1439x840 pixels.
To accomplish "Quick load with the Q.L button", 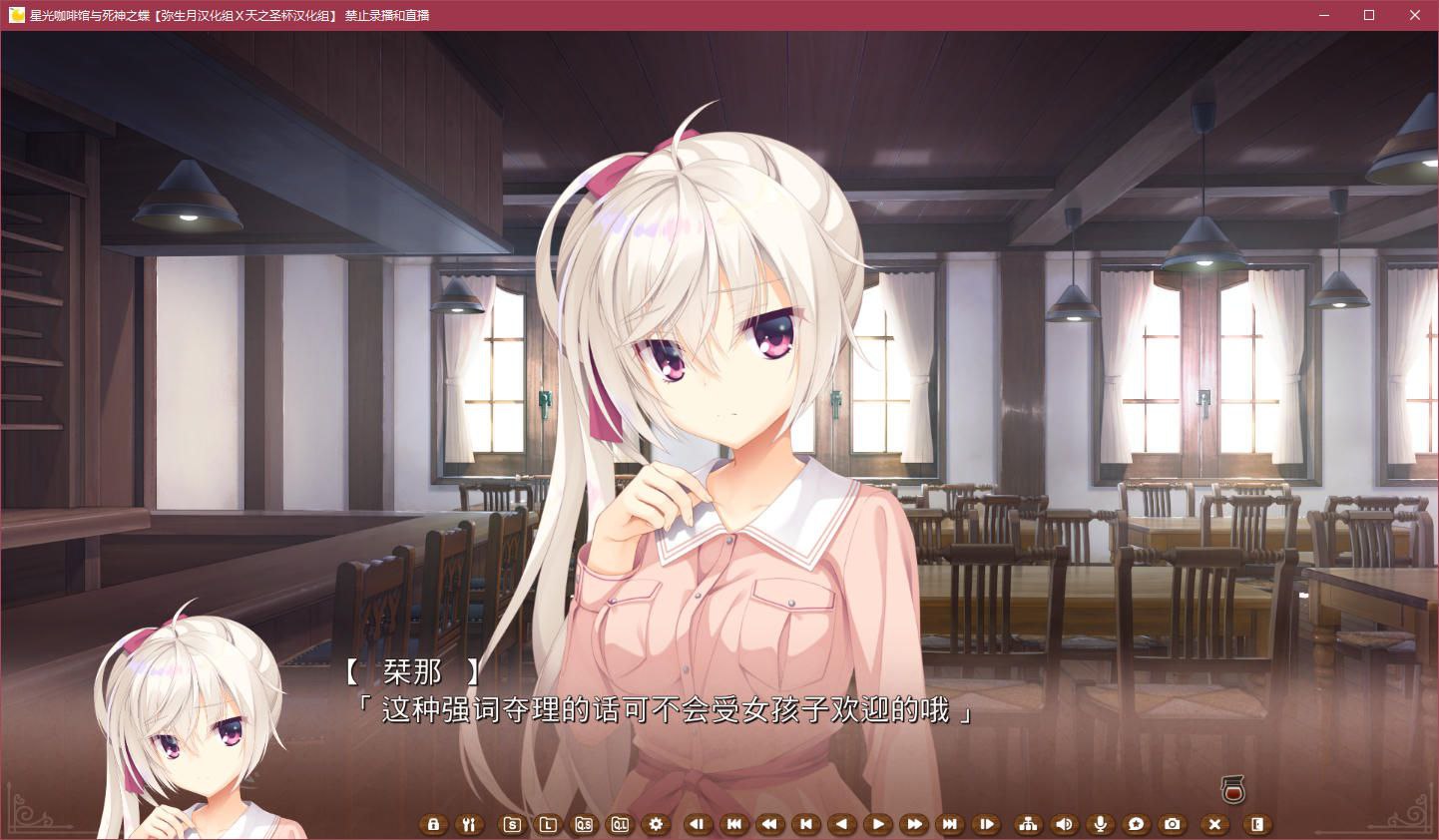I will [620, 824].
